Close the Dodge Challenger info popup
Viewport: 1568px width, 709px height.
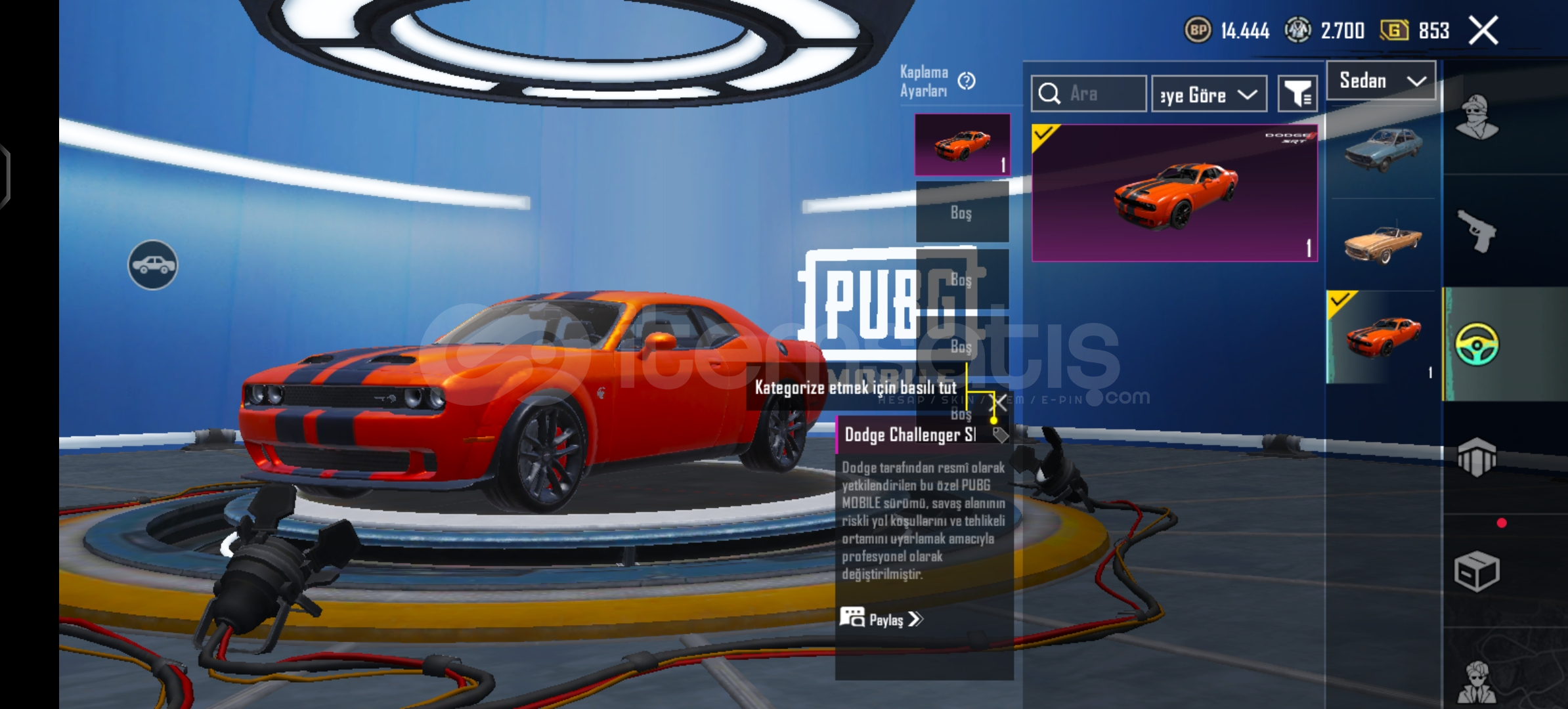(x=998, y=402)
